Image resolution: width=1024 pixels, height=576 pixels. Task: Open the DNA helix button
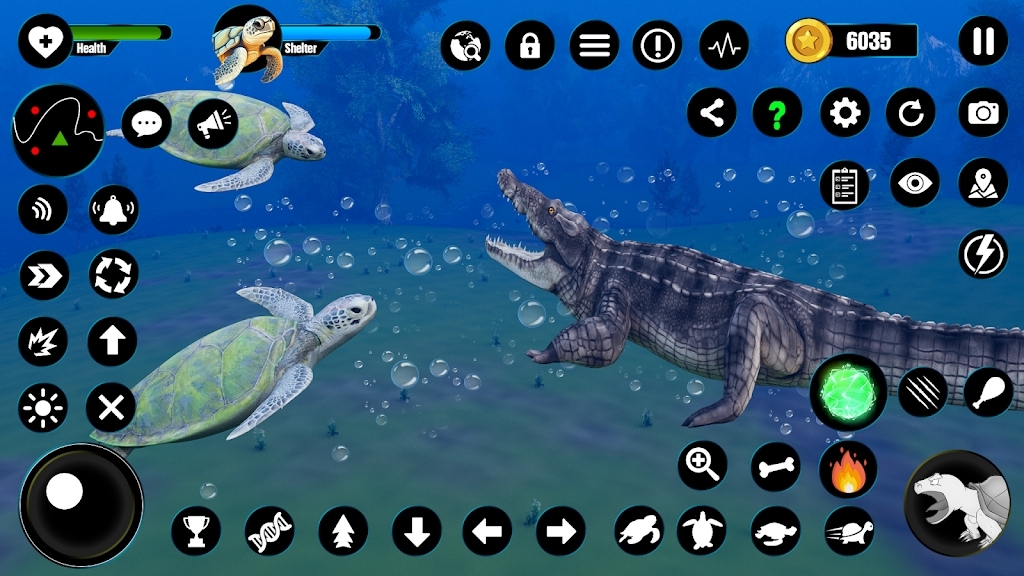(x=270, y=530)
